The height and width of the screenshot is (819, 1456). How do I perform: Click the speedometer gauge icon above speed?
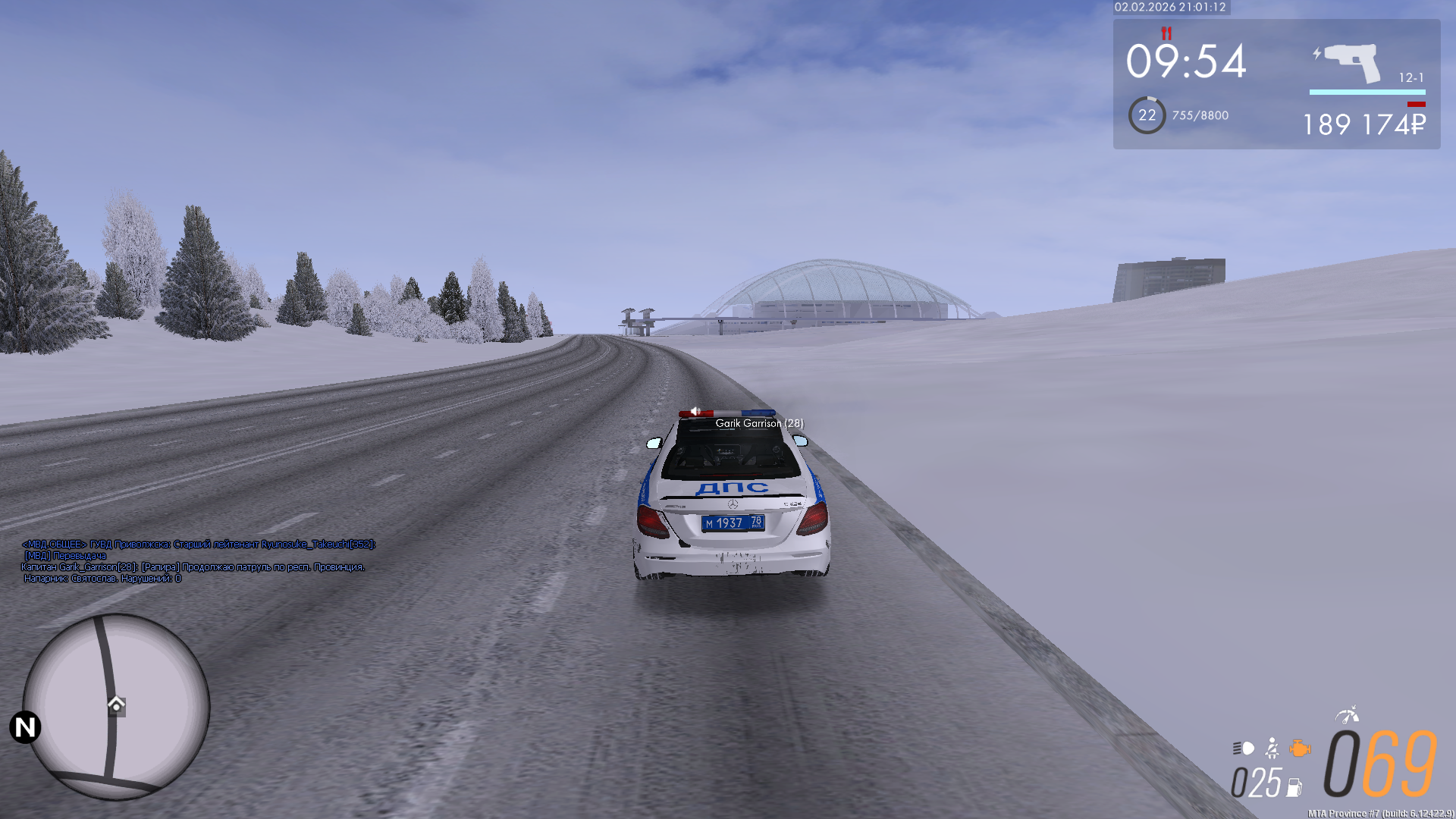[x=1347, y=714]
